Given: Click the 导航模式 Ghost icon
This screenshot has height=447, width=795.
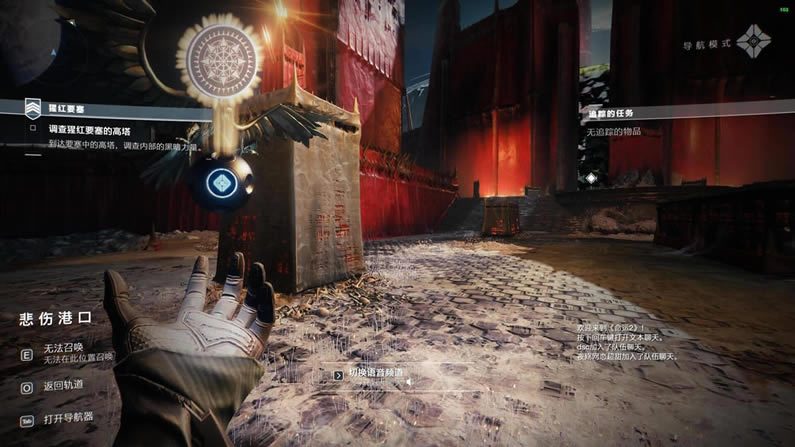Looking at the screenshot, I should click(753, 42).
